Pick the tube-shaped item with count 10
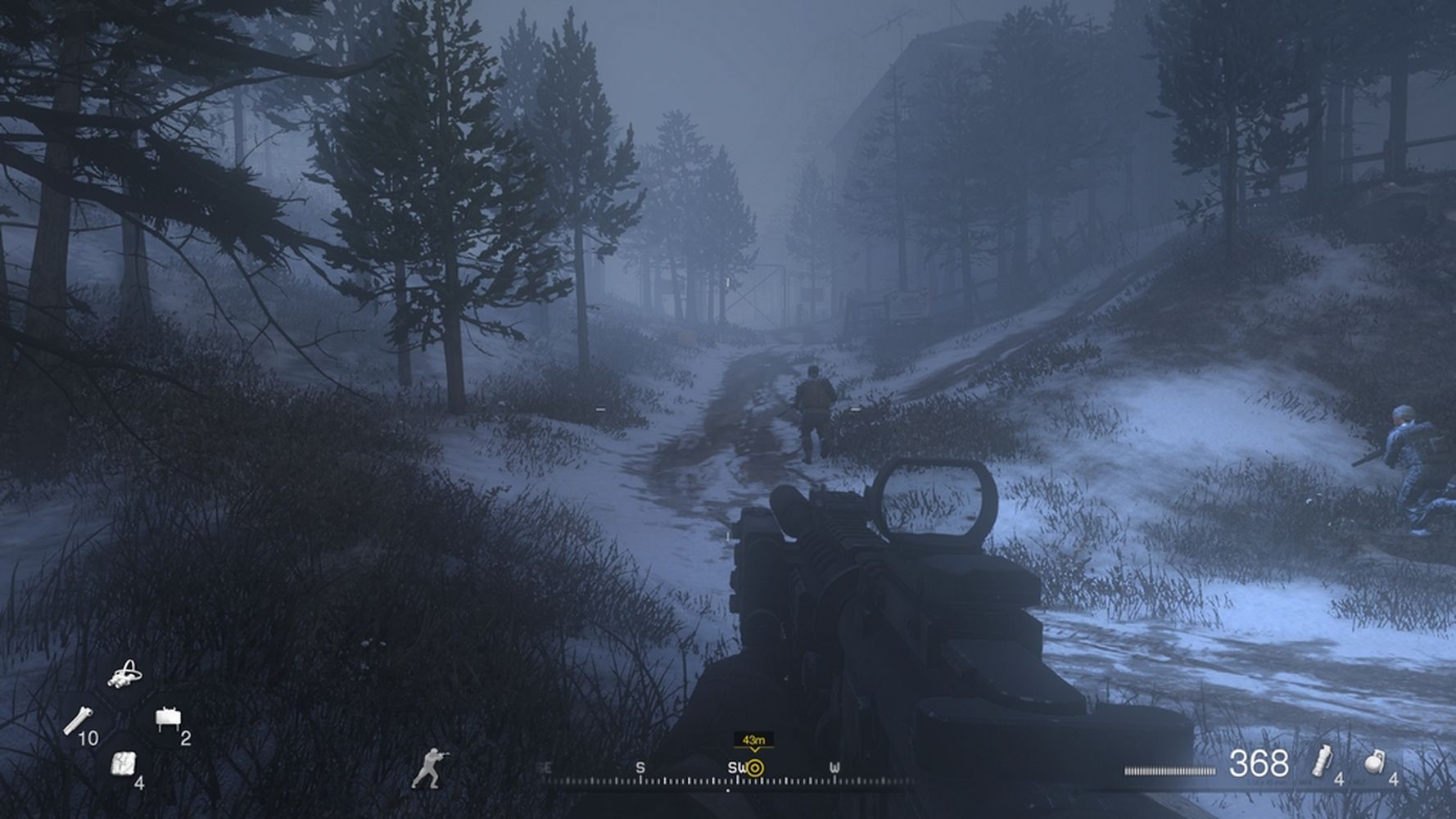Image resolution: width=1456 pixels, height=819 pixels. (77, 719)
